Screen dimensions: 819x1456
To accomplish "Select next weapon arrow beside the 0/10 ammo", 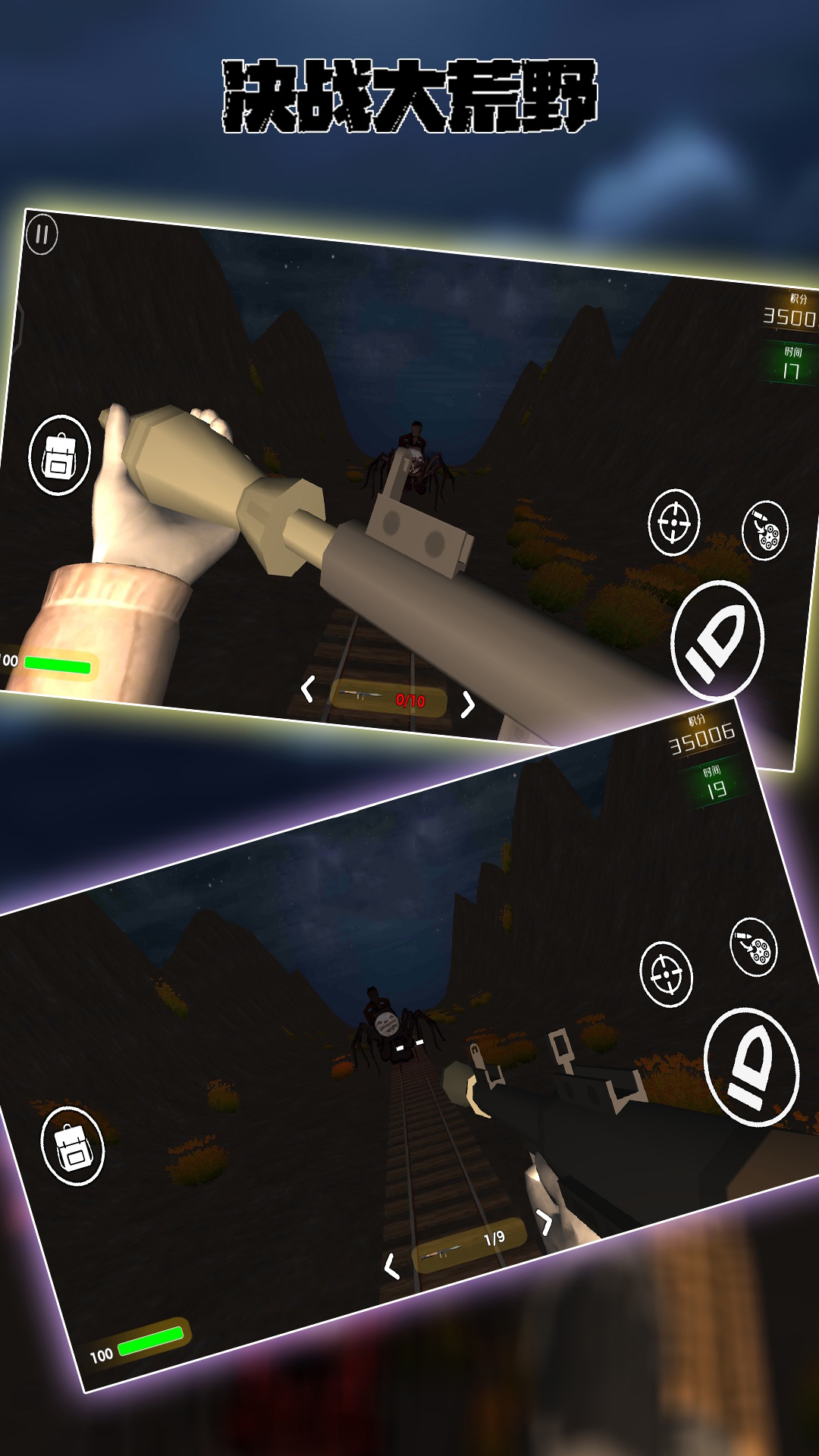I will point(469,704).
